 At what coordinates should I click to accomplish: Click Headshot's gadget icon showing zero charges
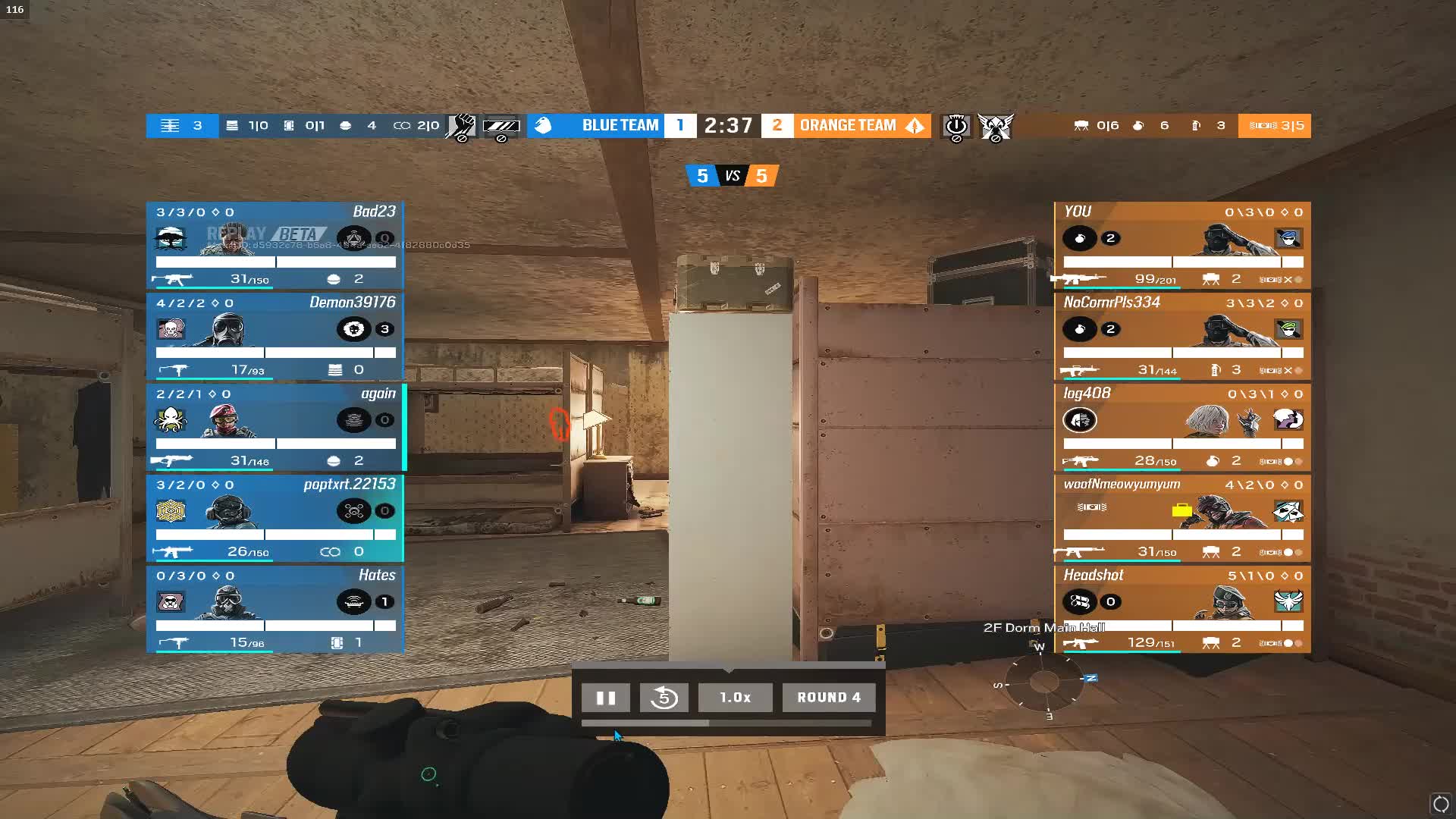[x=1080, y=602]
